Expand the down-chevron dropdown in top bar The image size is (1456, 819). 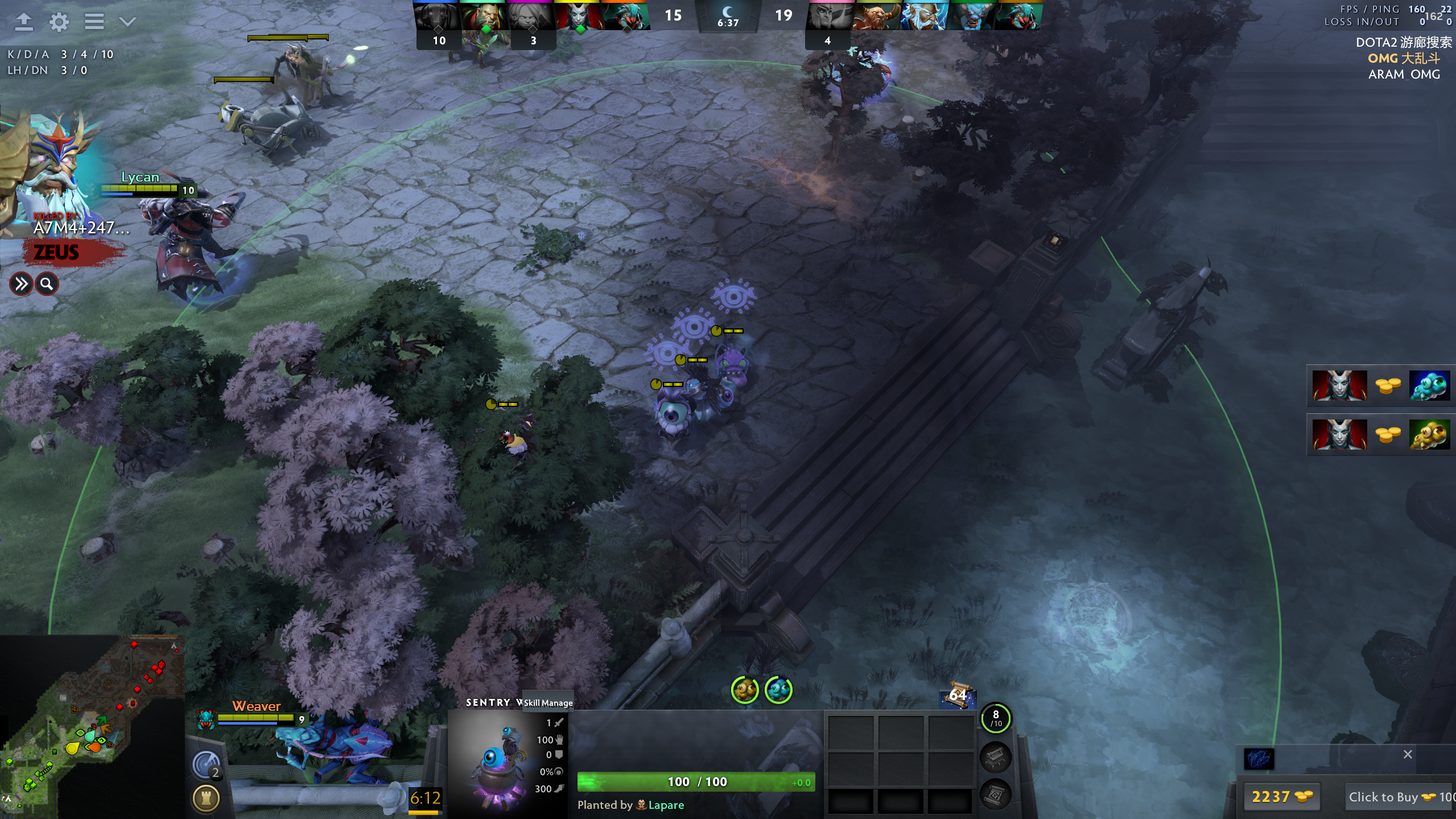(128, 22)
